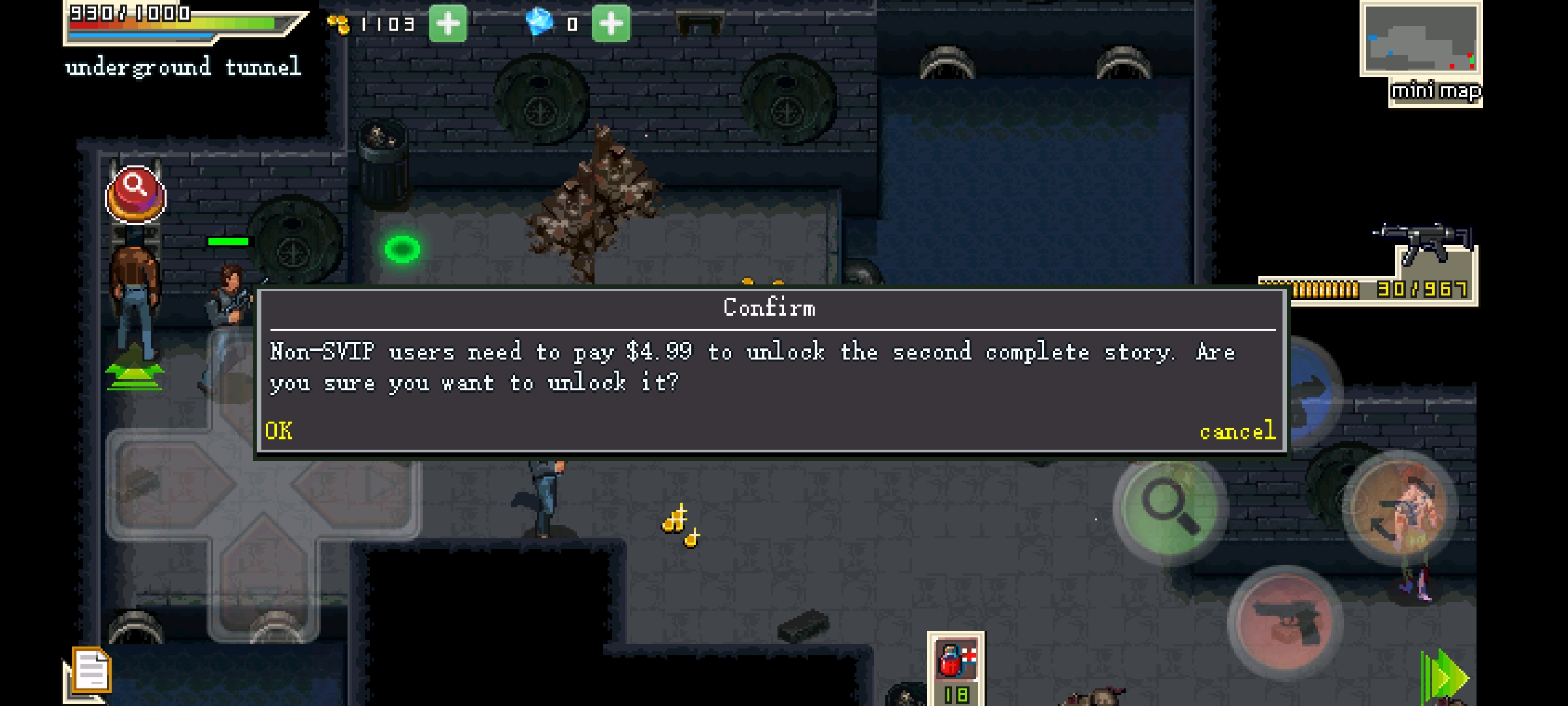
Task: Switch character with the swap portrait button
Action: [1401, 508]
